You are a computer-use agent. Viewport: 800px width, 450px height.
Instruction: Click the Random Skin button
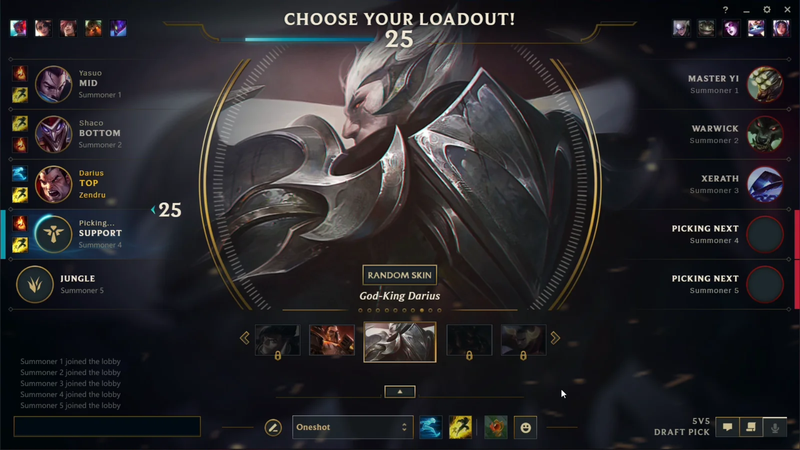point(399,275)
